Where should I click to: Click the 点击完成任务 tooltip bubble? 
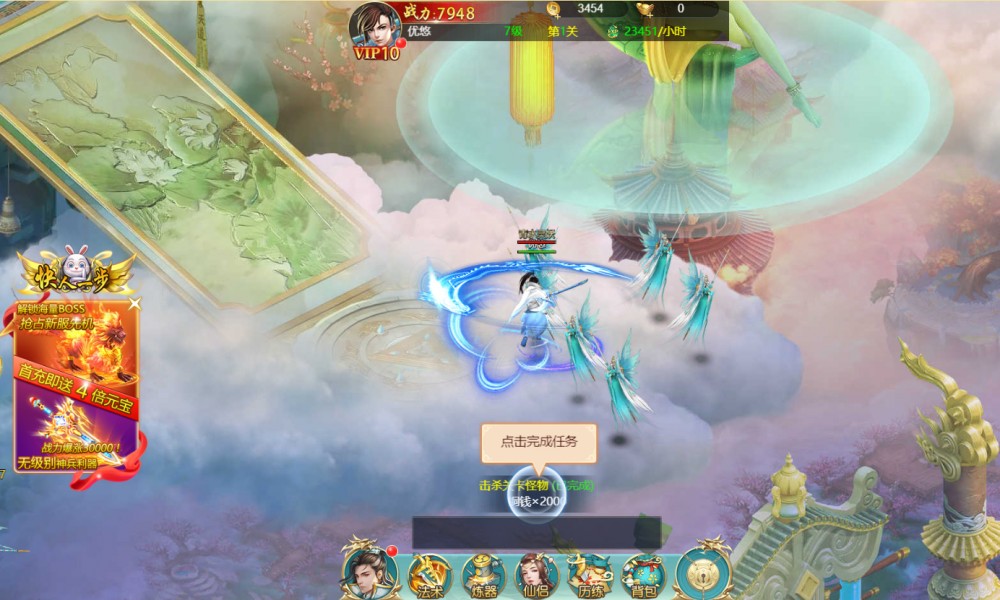[x=538, y=442]
